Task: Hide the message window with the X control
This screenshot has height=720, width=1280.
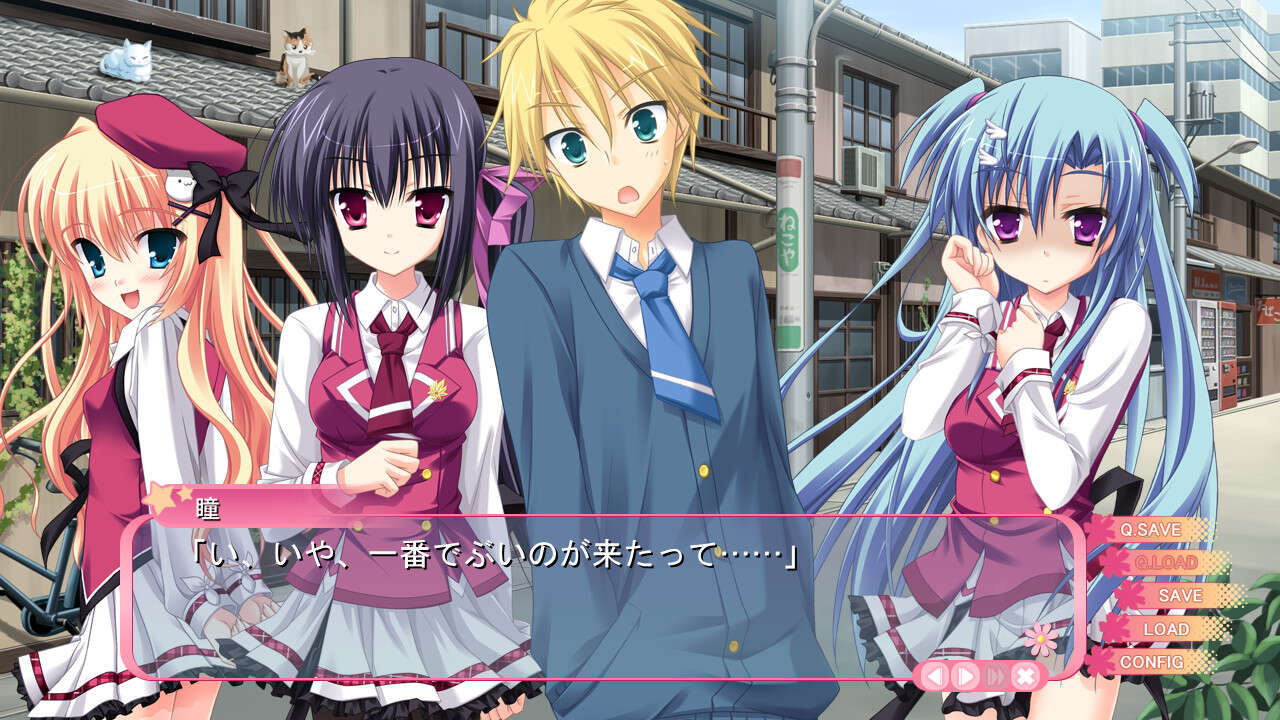Action: pyautogui.click(x=1024, y=675)
